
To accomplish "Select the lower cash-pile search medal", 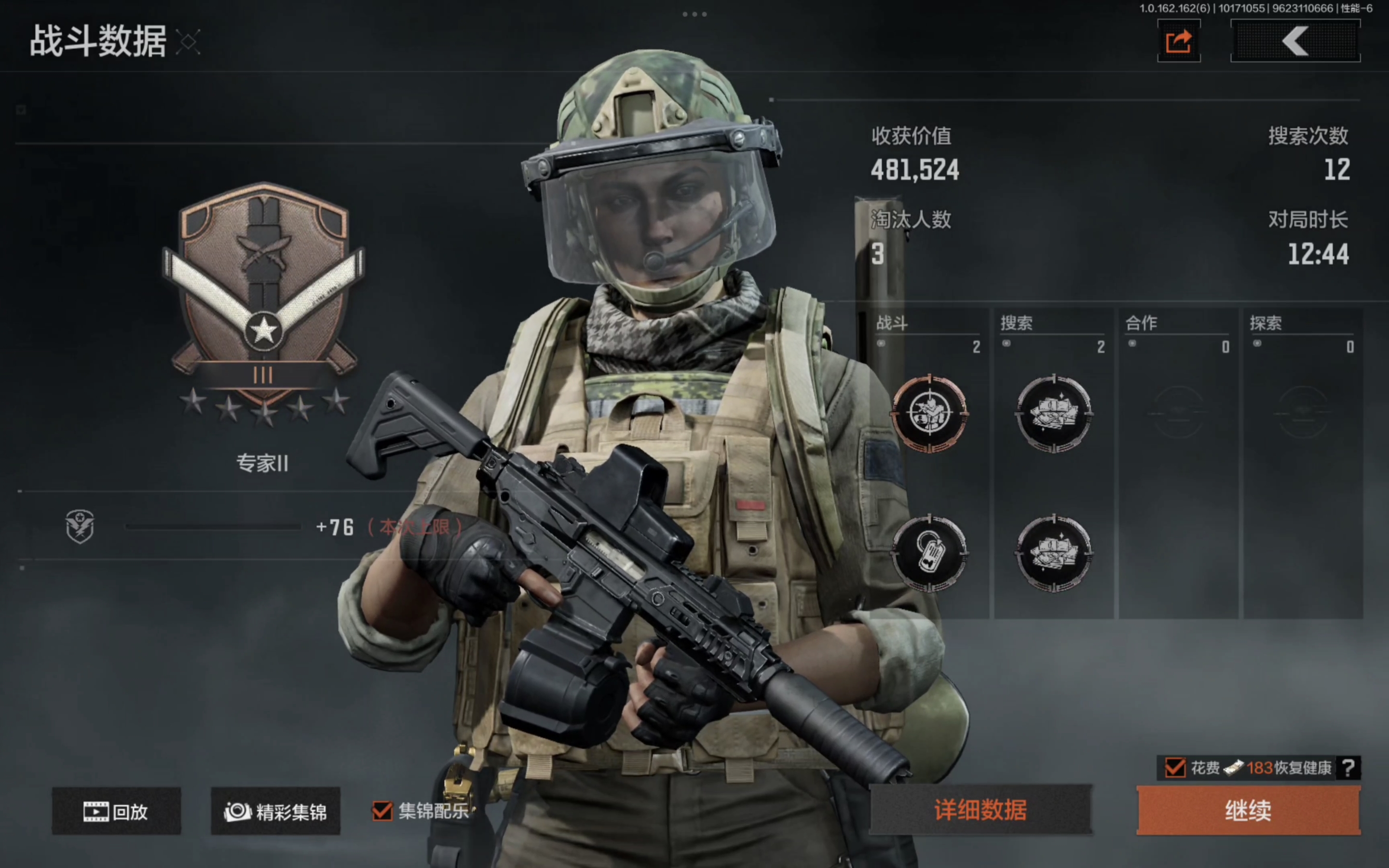I will (1054, 553).
